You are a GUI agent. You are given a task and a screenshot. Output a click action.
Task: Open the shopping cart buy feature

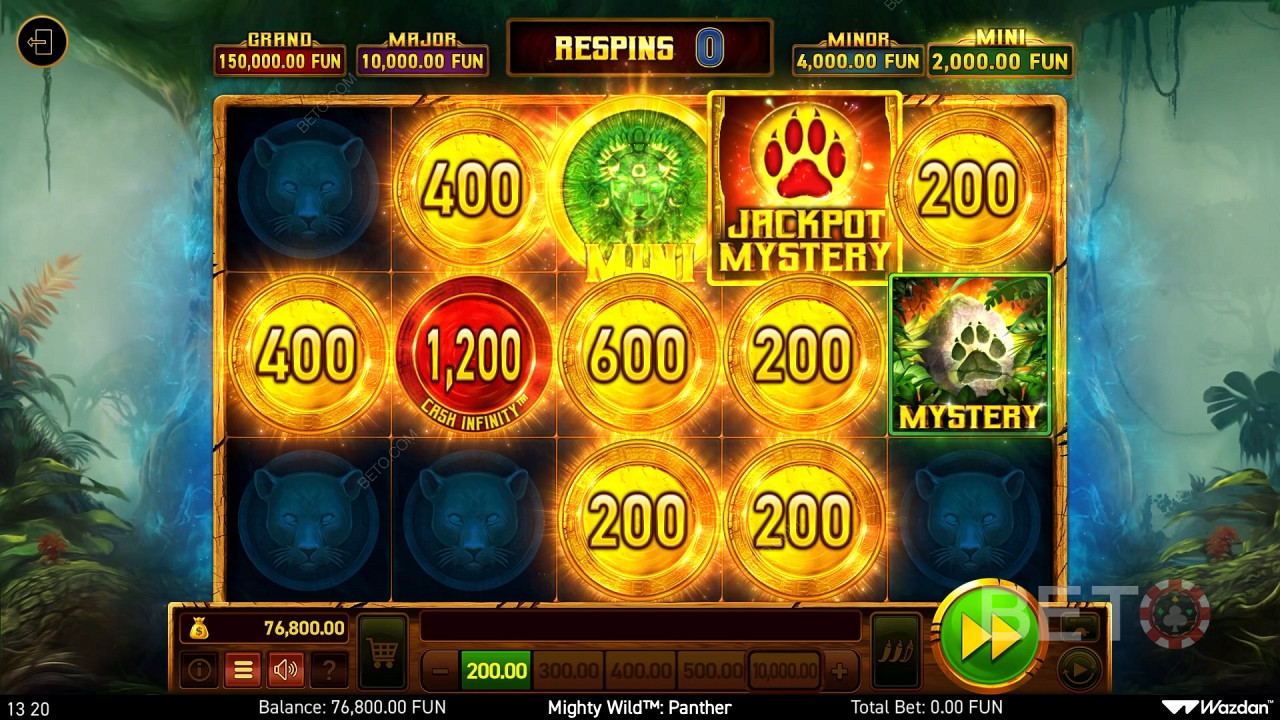382,653
